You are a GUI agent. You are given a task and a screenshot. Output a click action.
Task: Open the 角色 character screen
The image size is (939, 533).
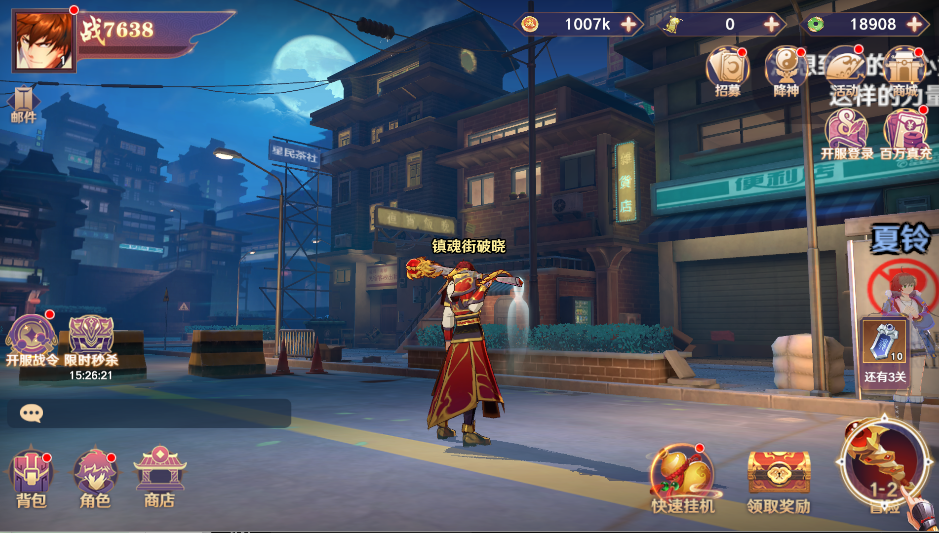[x=95, y=476]
